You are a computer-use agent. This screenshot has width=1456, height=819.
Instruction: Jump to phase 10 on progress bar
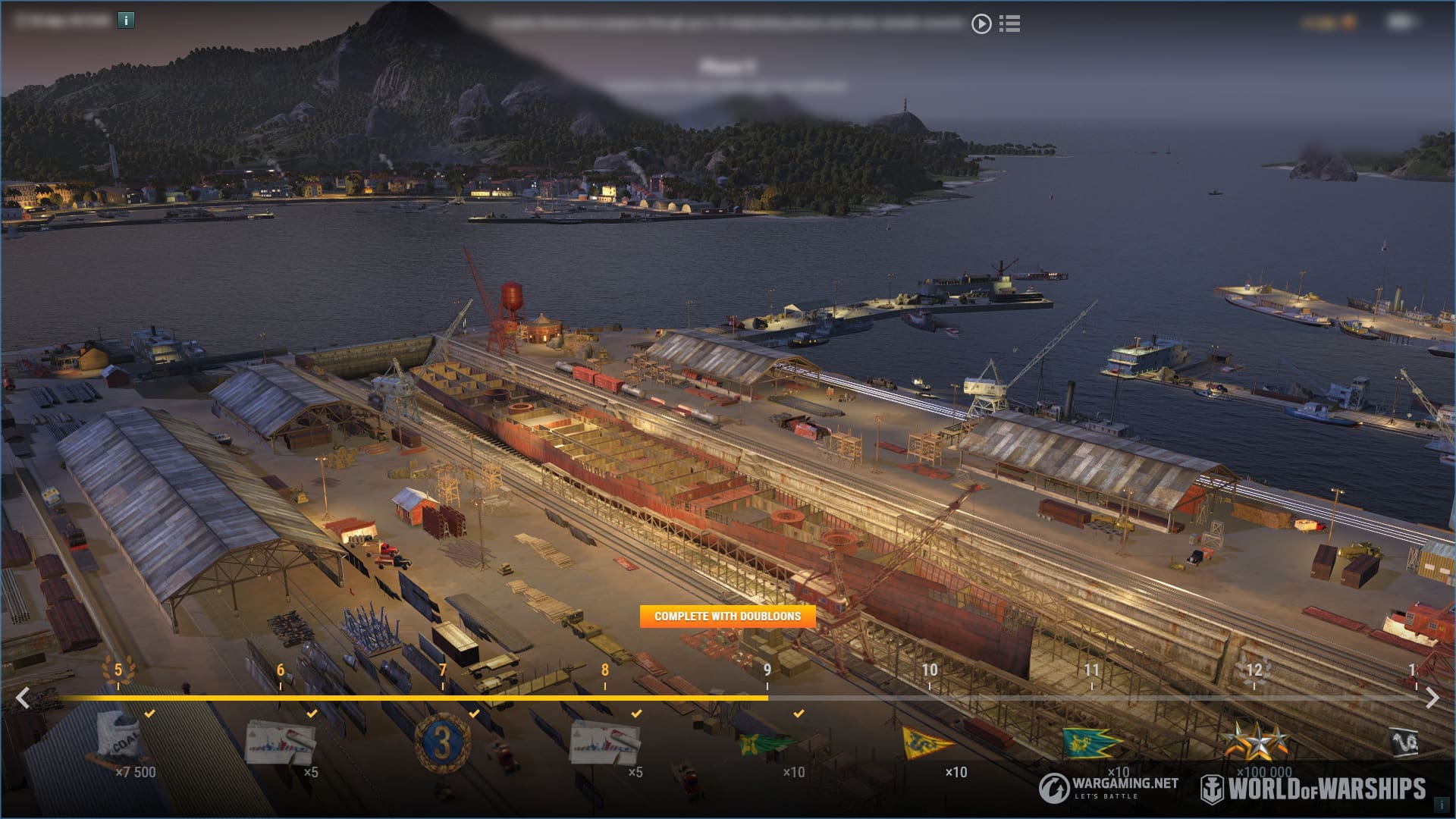[930, 670]
